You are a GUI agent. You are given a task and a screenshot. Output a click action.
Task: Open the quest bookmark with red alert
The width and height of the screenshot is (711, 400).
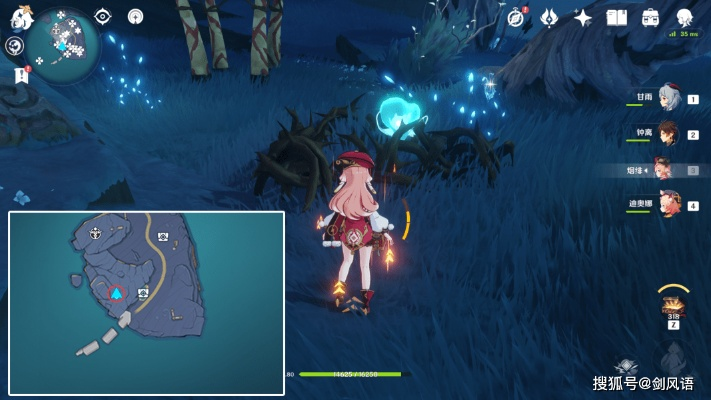[21, 74]
